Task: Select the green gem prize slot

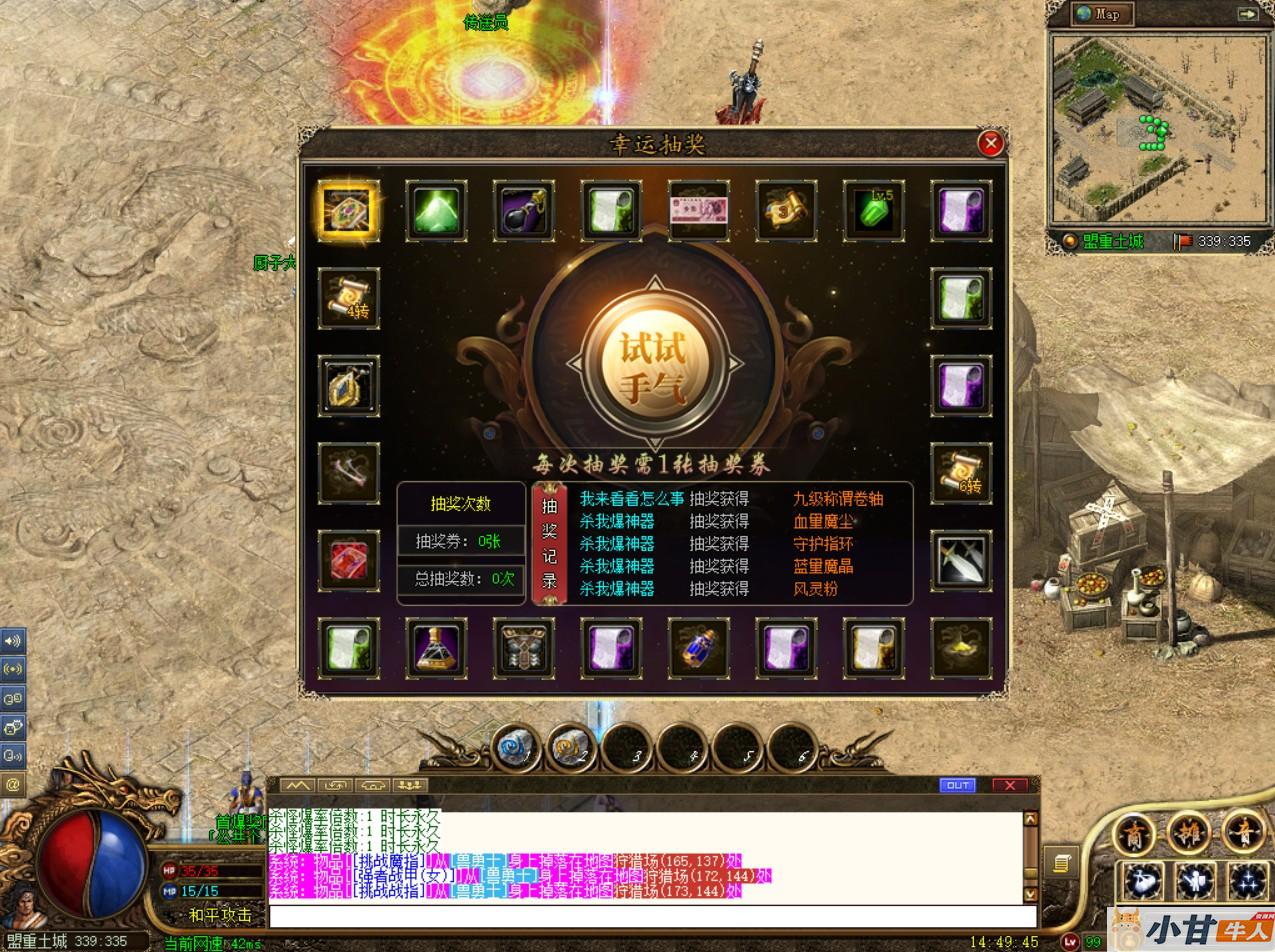Action: coord(436,211)
